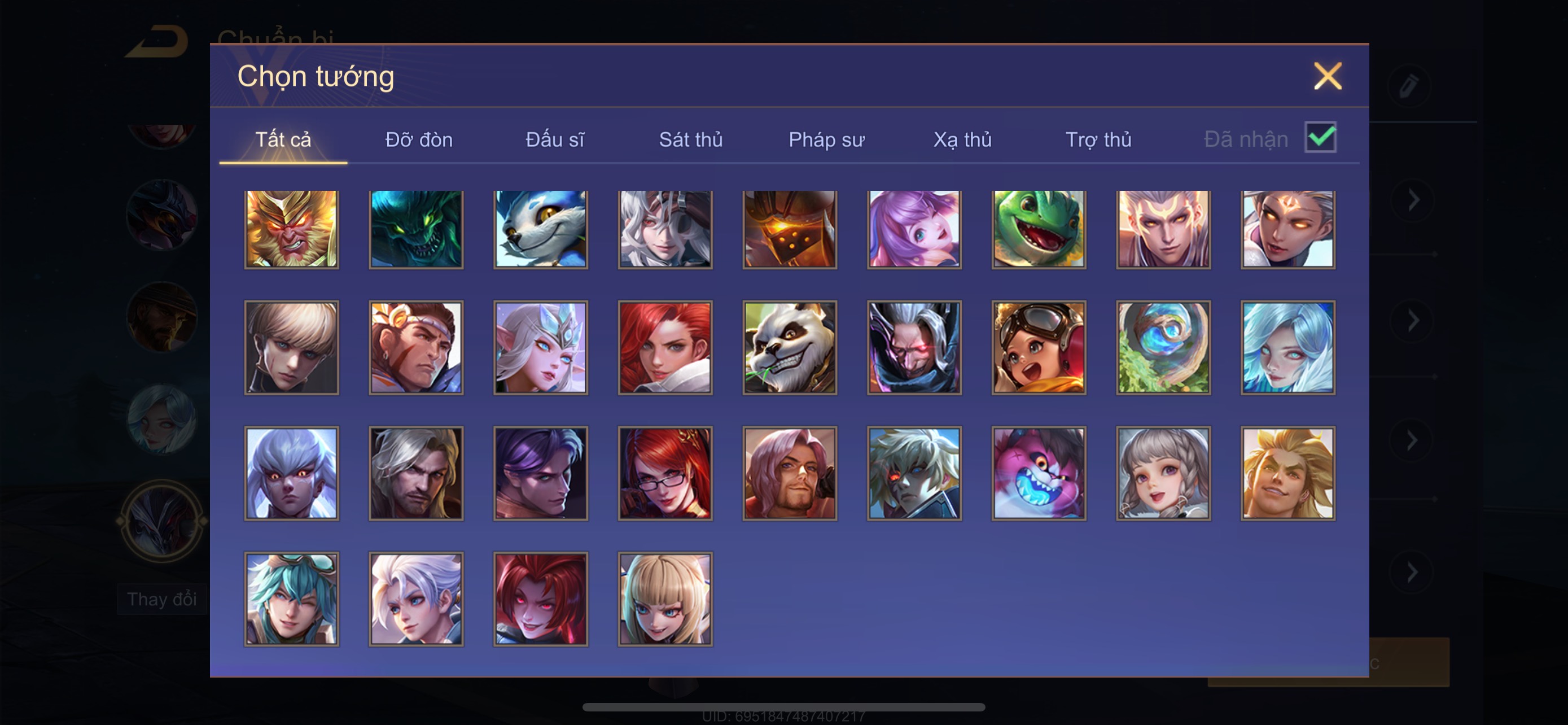Open the Đỡ đòn category tab

(x=419, y=140)
